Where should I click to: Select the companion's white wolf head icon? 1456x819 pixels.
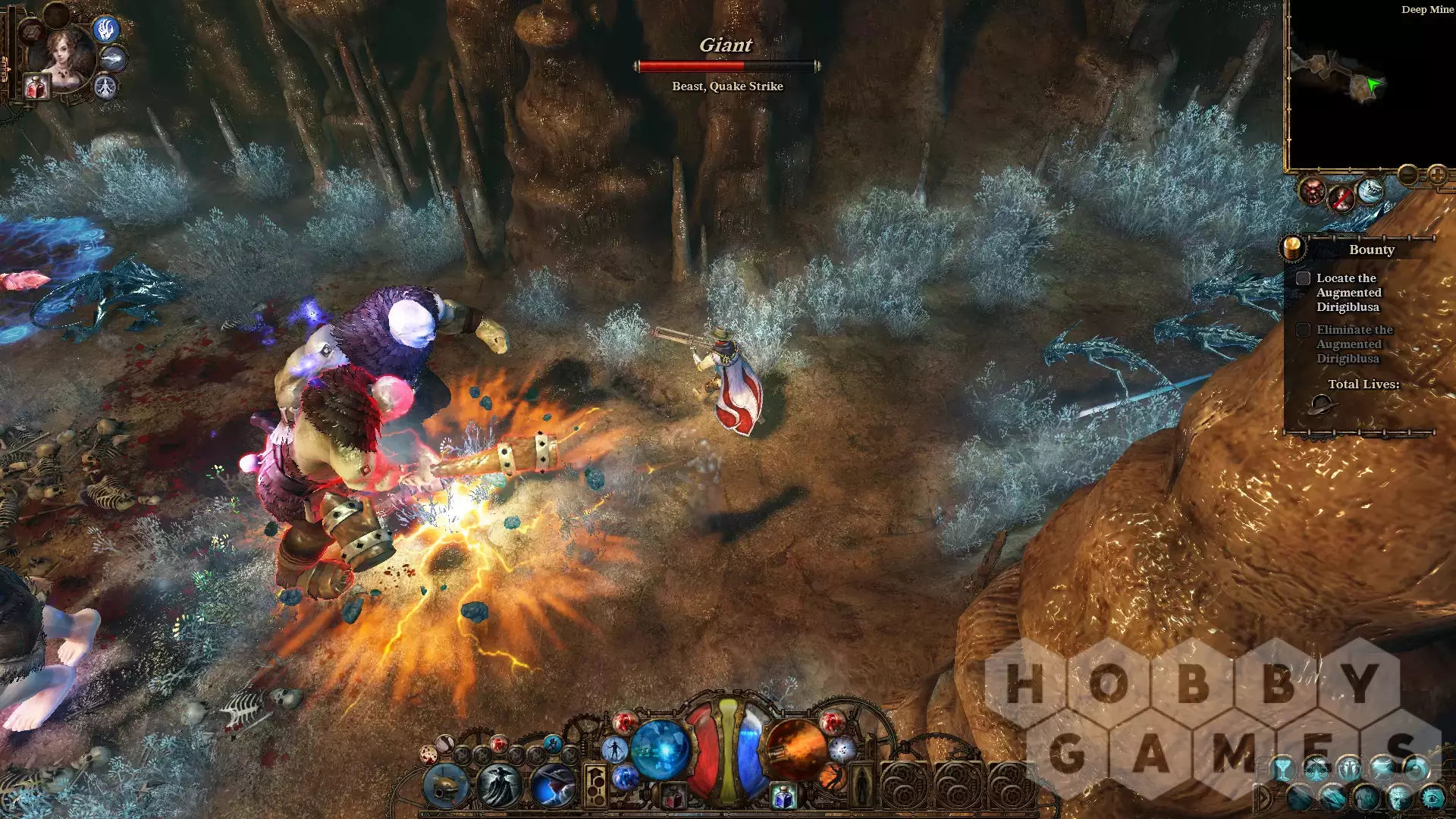(113, 58)
